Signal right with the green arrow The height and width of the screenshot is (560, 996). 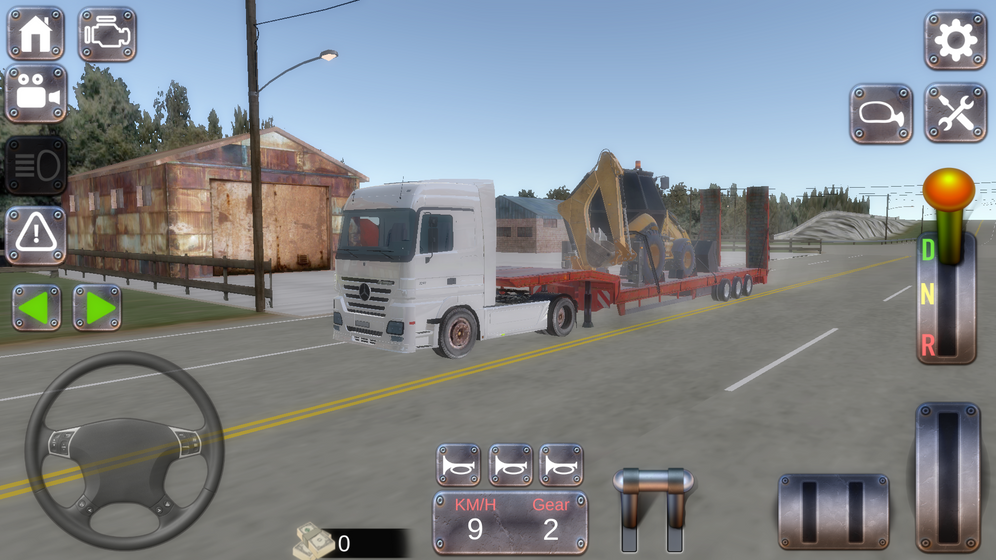[x=97, y=308]
